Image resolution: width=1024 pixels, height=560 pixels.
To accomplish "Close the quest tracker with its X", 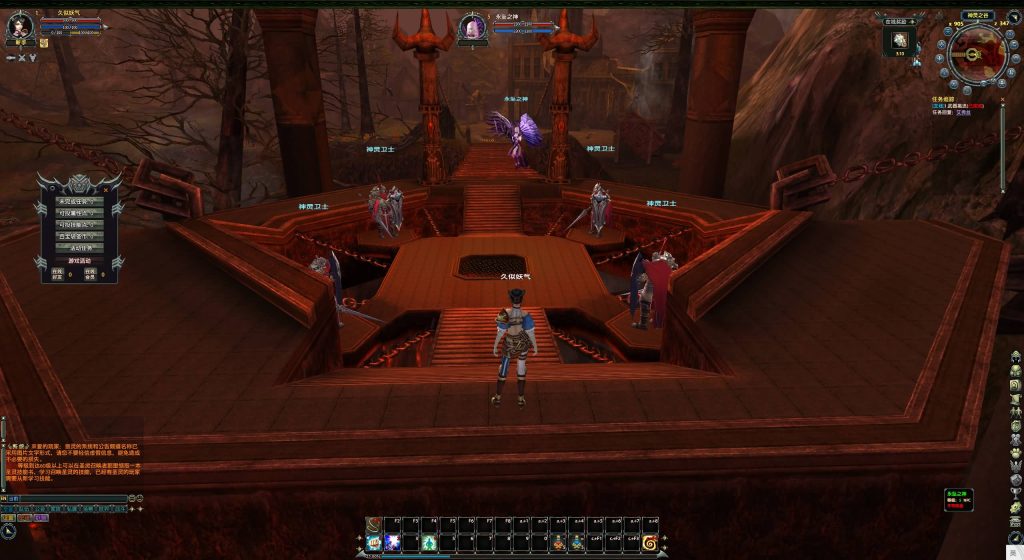I will (x=1001, y=100).
